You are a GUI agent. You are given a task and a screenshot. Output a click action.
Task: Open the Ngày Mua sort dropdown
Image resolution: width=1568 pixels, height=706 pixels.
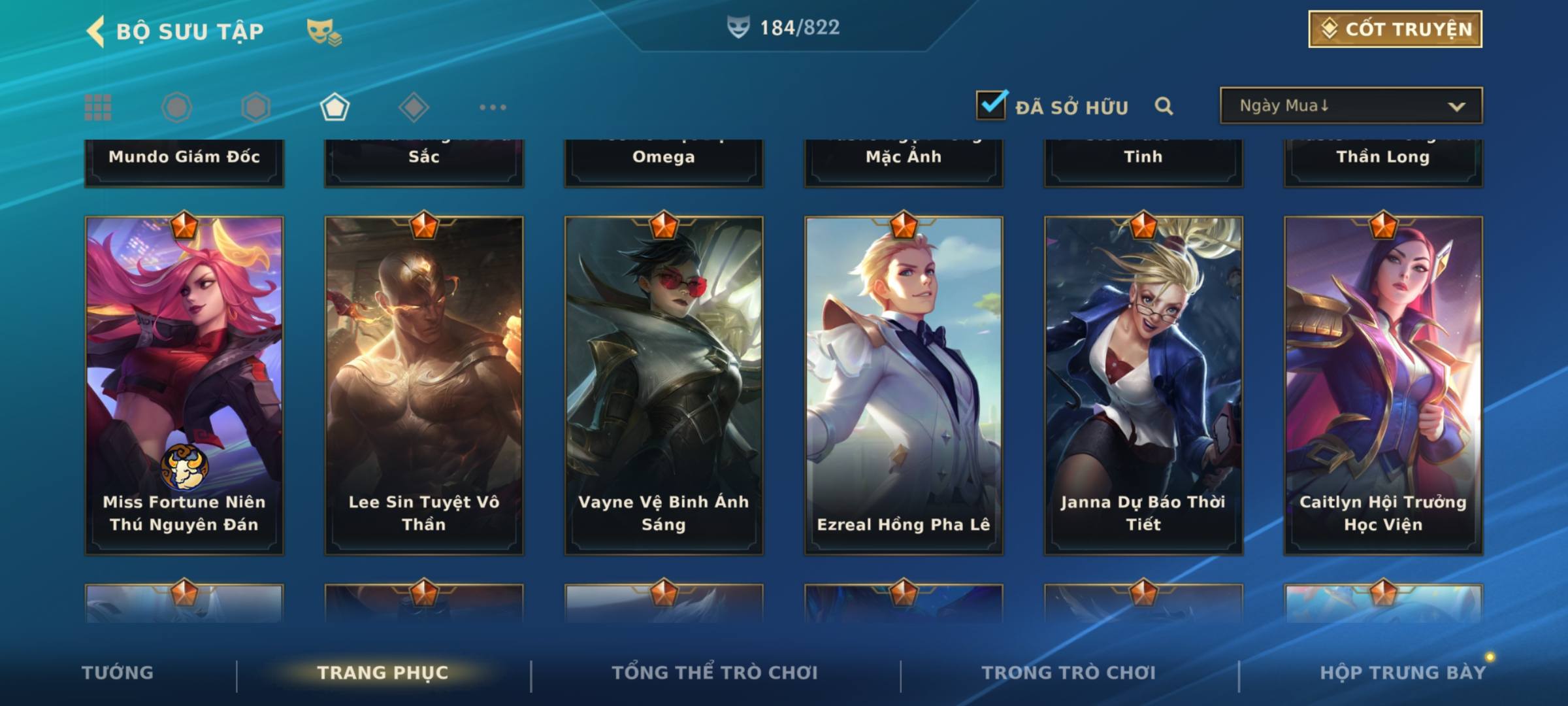pyautogui.click(x=1350, y=106)
